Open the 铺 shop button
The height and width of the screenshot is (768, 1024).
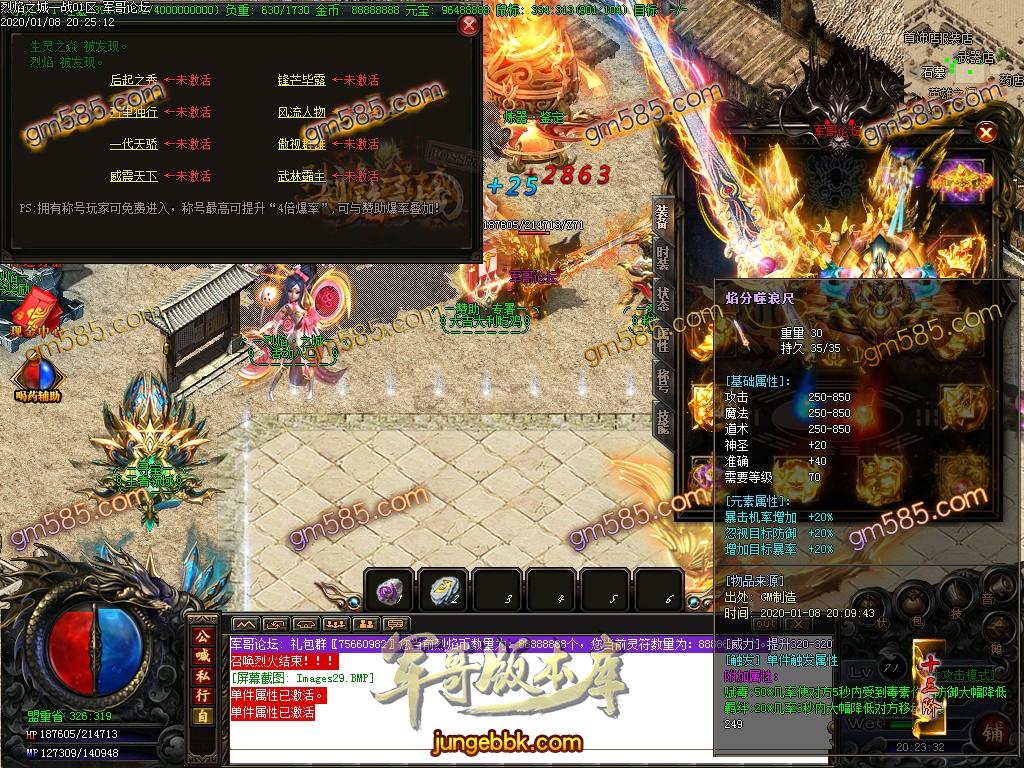tap(993, 731)
